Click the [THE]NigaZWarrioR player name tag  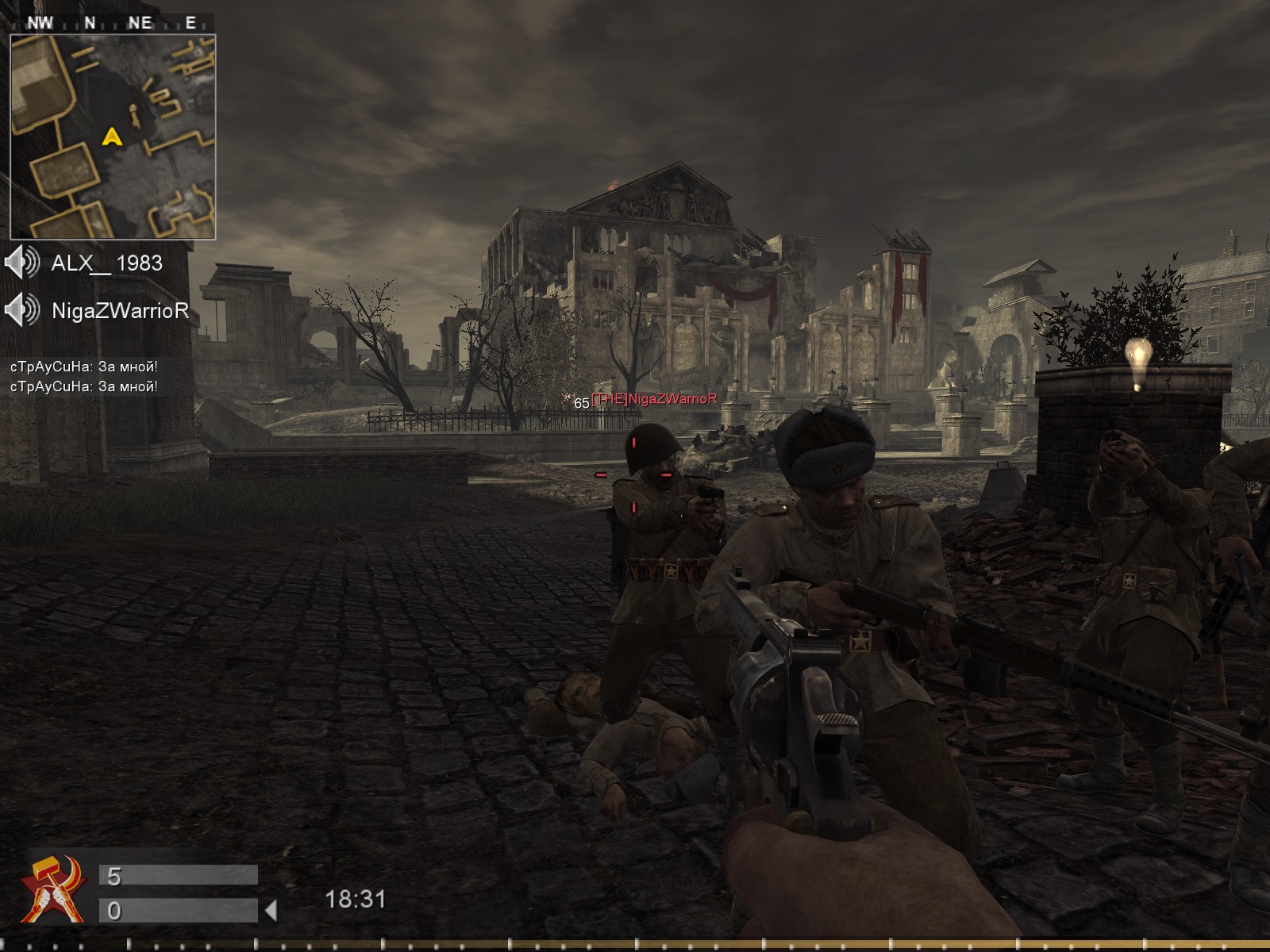point(654,399)
